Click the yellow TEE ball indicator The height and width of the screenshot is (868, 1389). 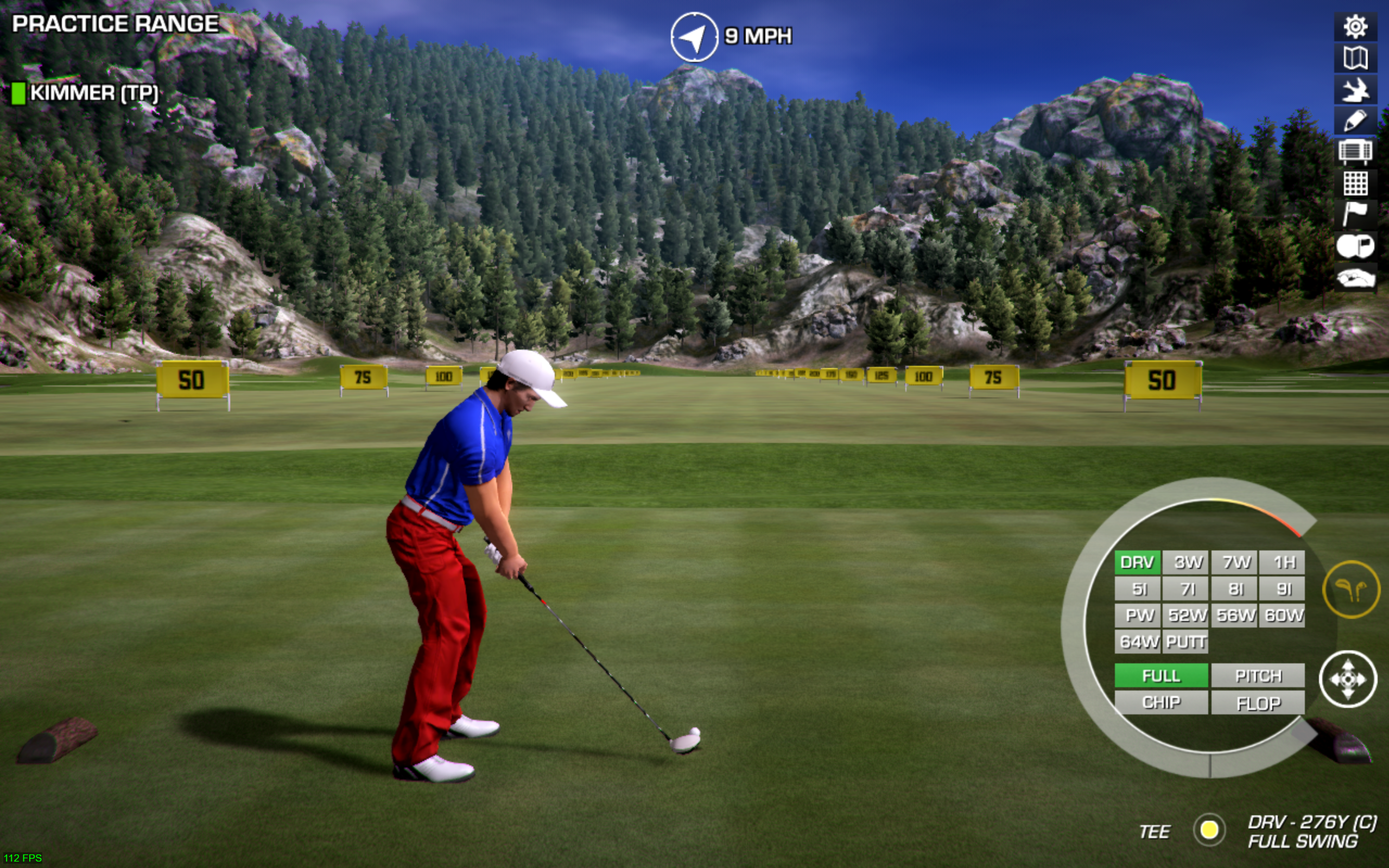pos(1209,829)
